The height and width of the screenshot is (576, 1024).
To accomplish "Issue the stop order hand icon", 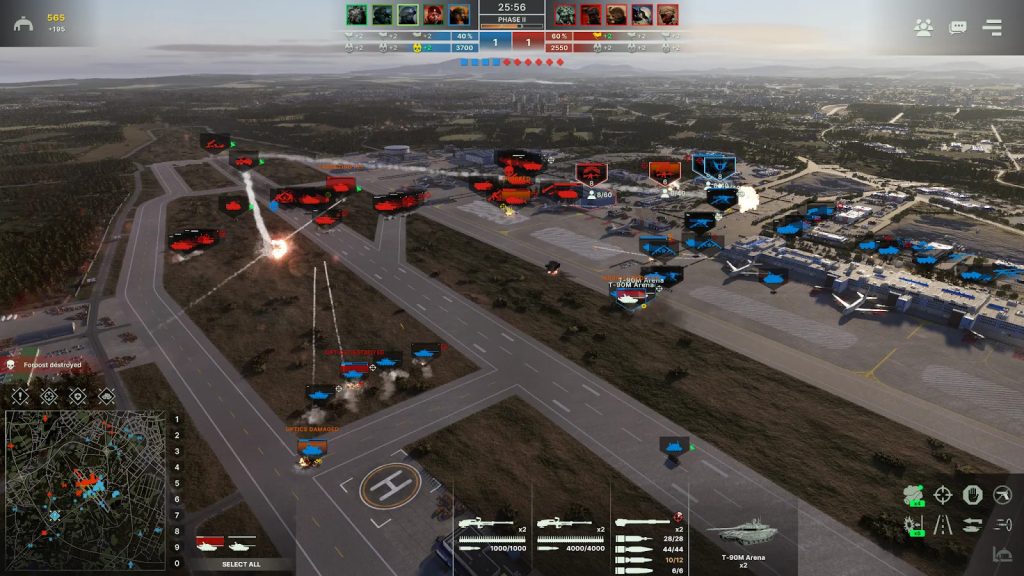I will coord(973,494).
